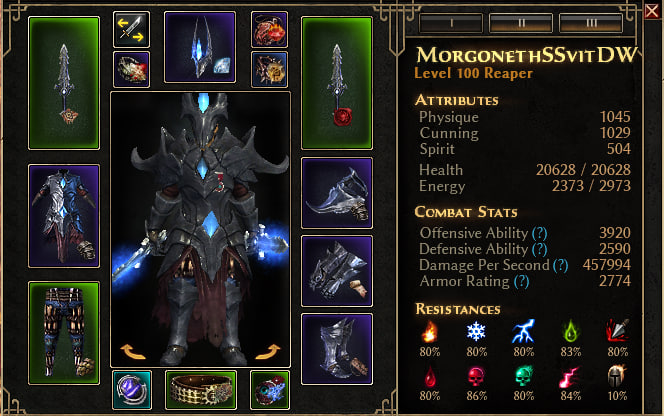The image size is (664, 416).
Task: Close the character window
Action: click(x=651, y=10)
